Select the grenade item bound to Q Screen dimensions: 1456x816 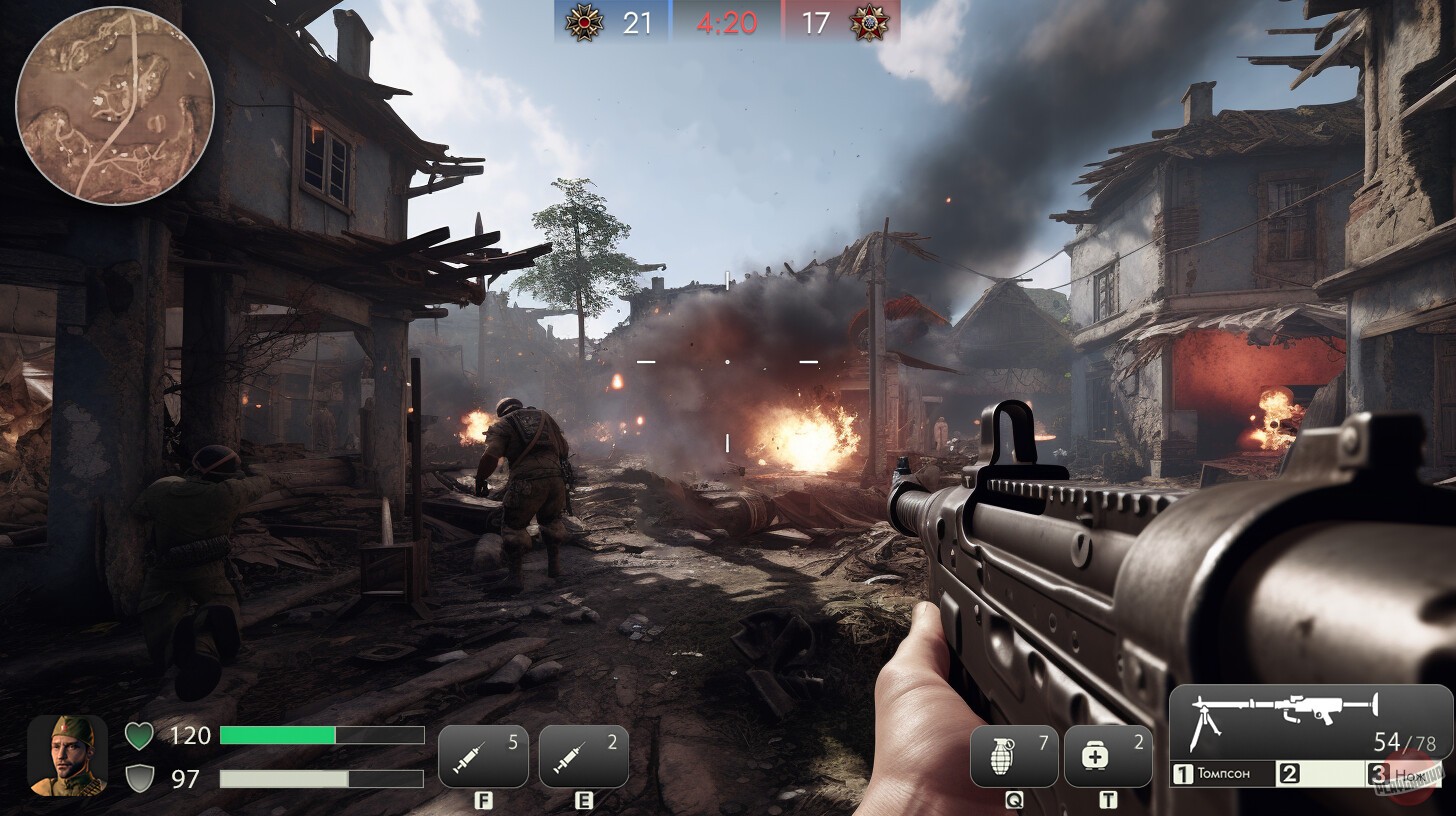pos(1013,756)
